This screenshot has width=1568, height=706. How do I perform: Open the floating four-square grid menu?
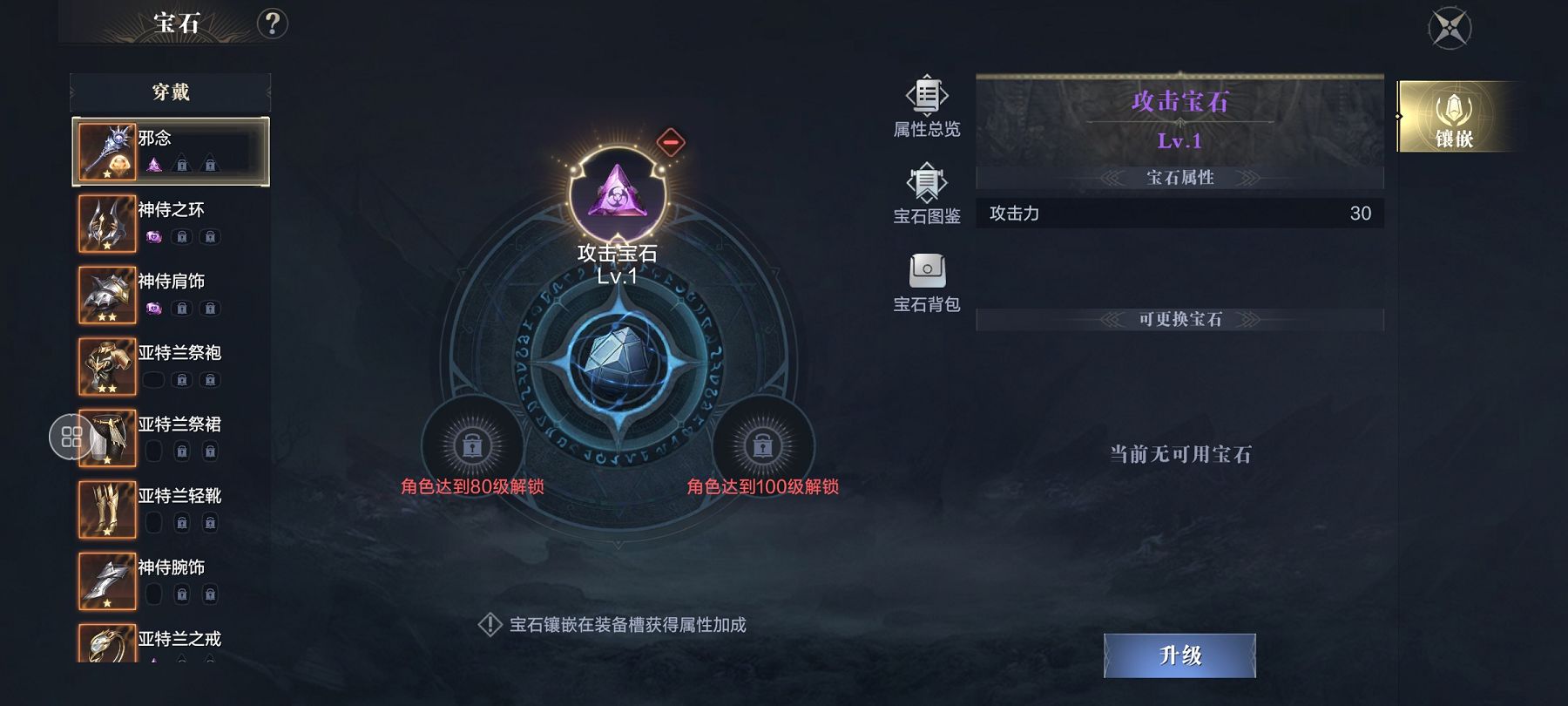tap(71, 437)
